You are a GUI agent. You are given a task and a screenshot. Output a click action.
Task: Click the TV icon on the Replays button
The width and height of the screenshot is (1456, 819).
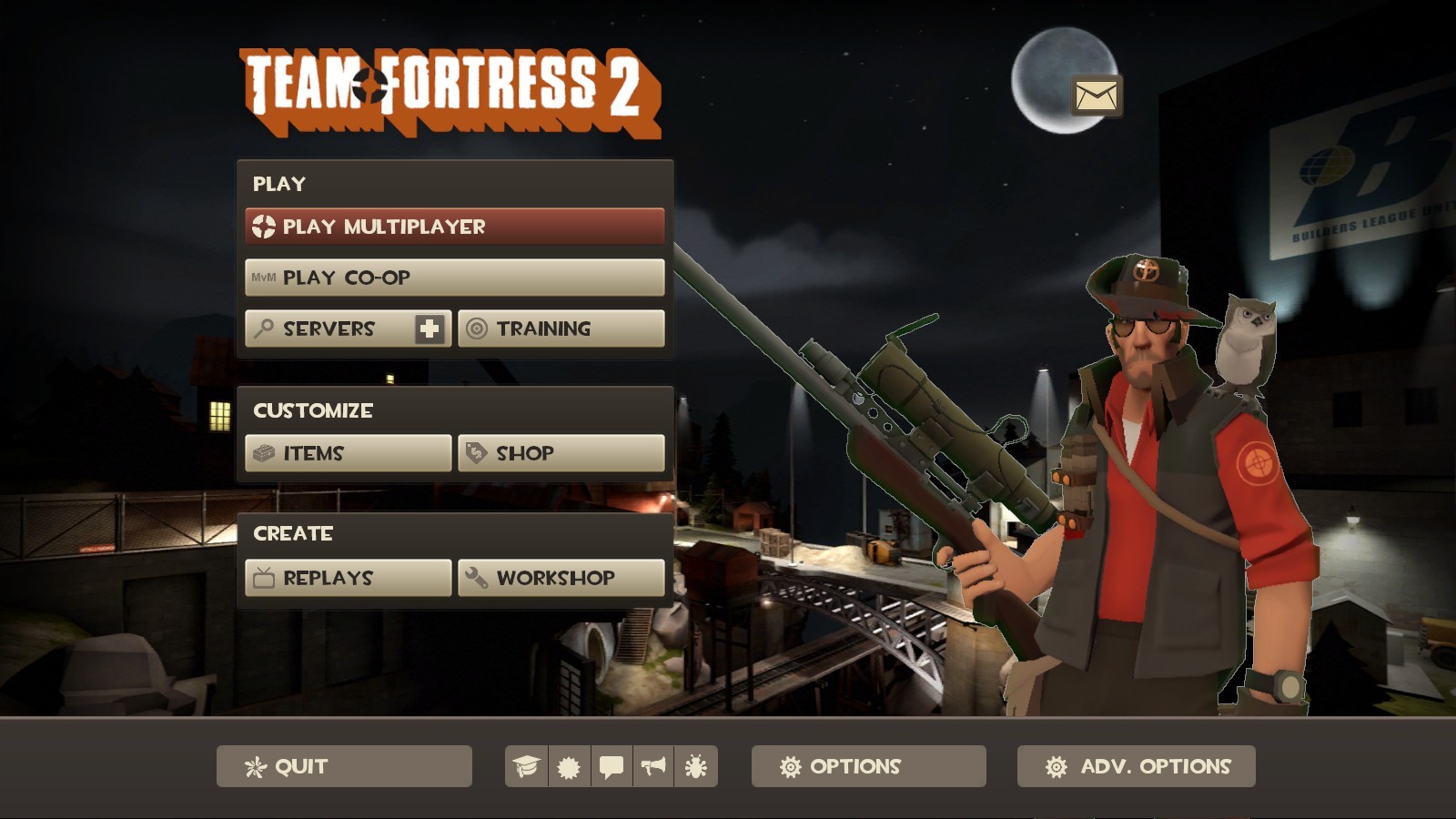tap(262, 577)
